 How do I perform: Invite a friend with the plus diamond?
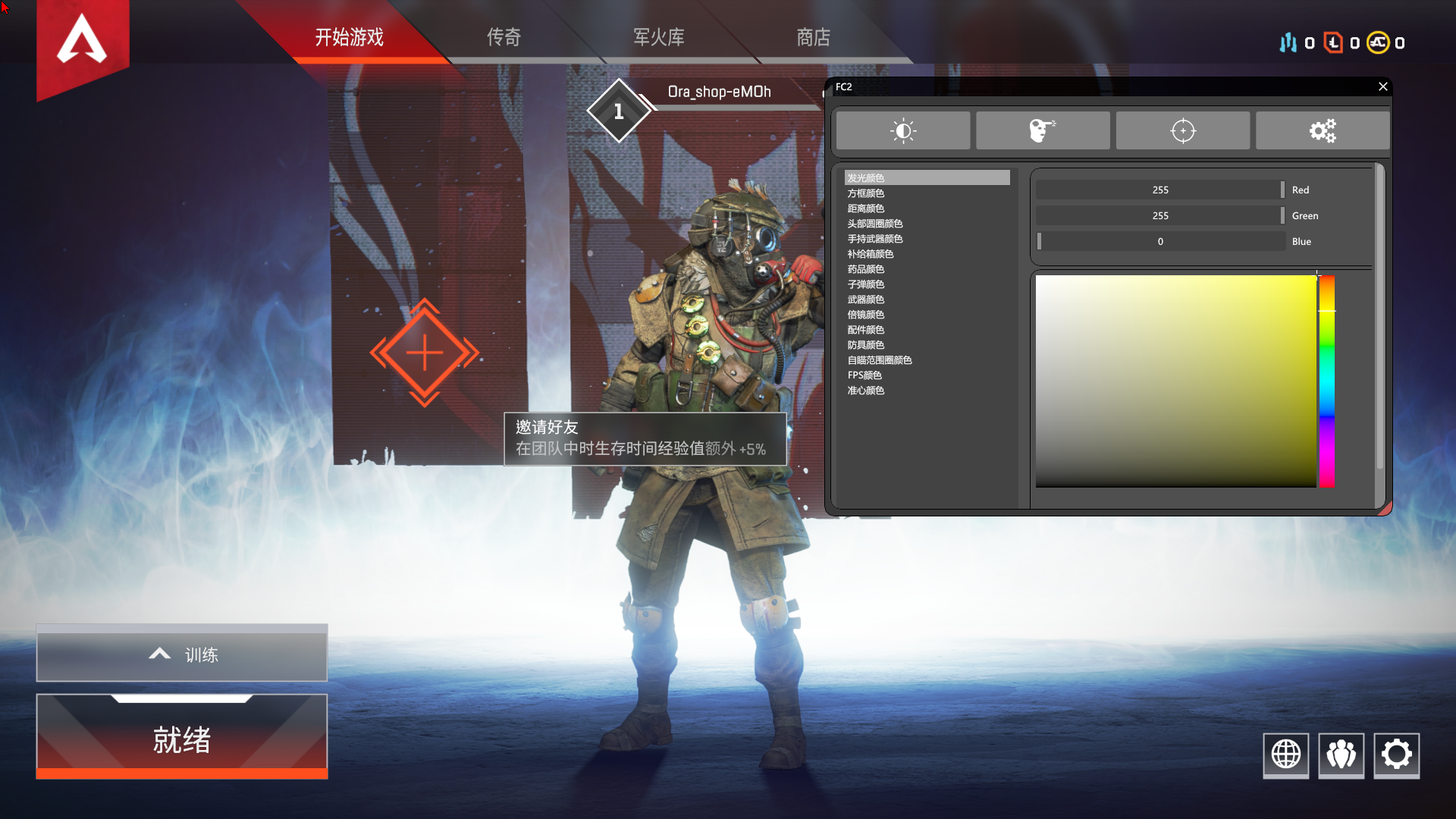(425, 353)
